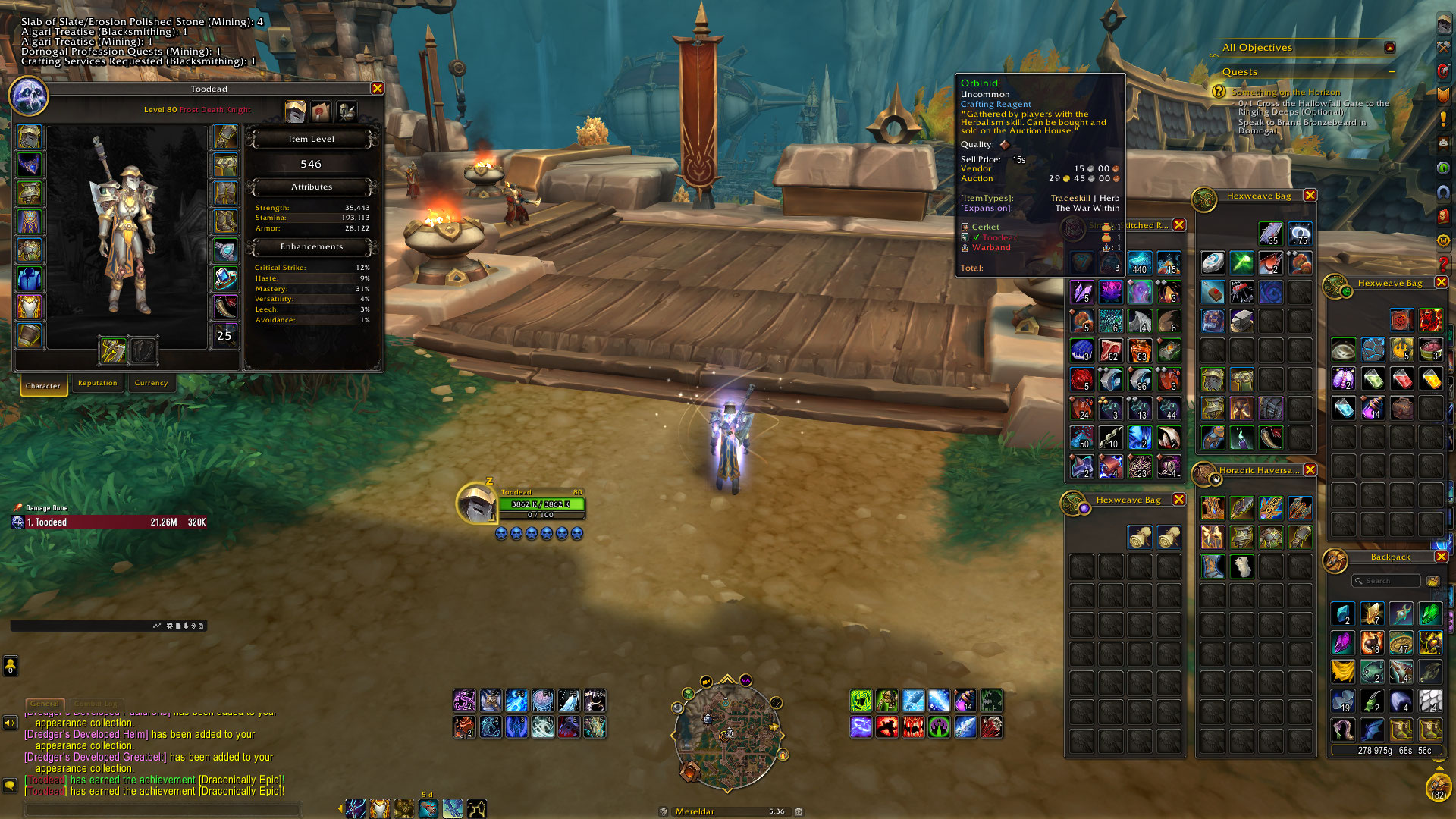Viewport: 1456px width, 819px height.
Task: Click the main-hand weapon equipment slot
Action: click(x=113, y=350)
